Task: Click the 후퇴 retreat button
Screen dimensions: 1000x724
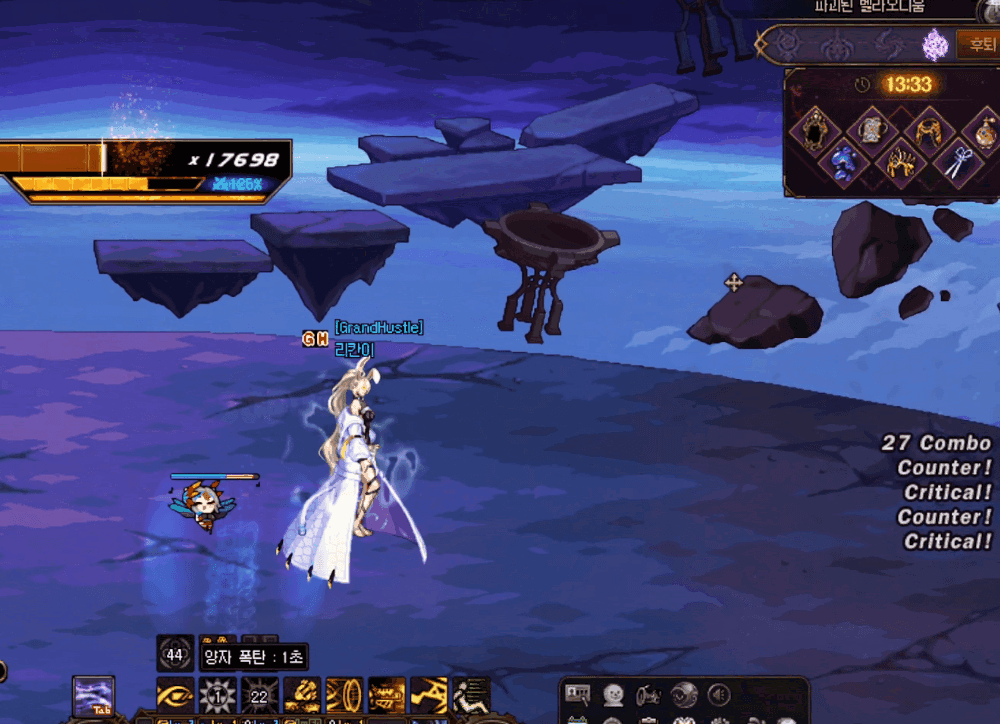Action: [x=977, y=44]
